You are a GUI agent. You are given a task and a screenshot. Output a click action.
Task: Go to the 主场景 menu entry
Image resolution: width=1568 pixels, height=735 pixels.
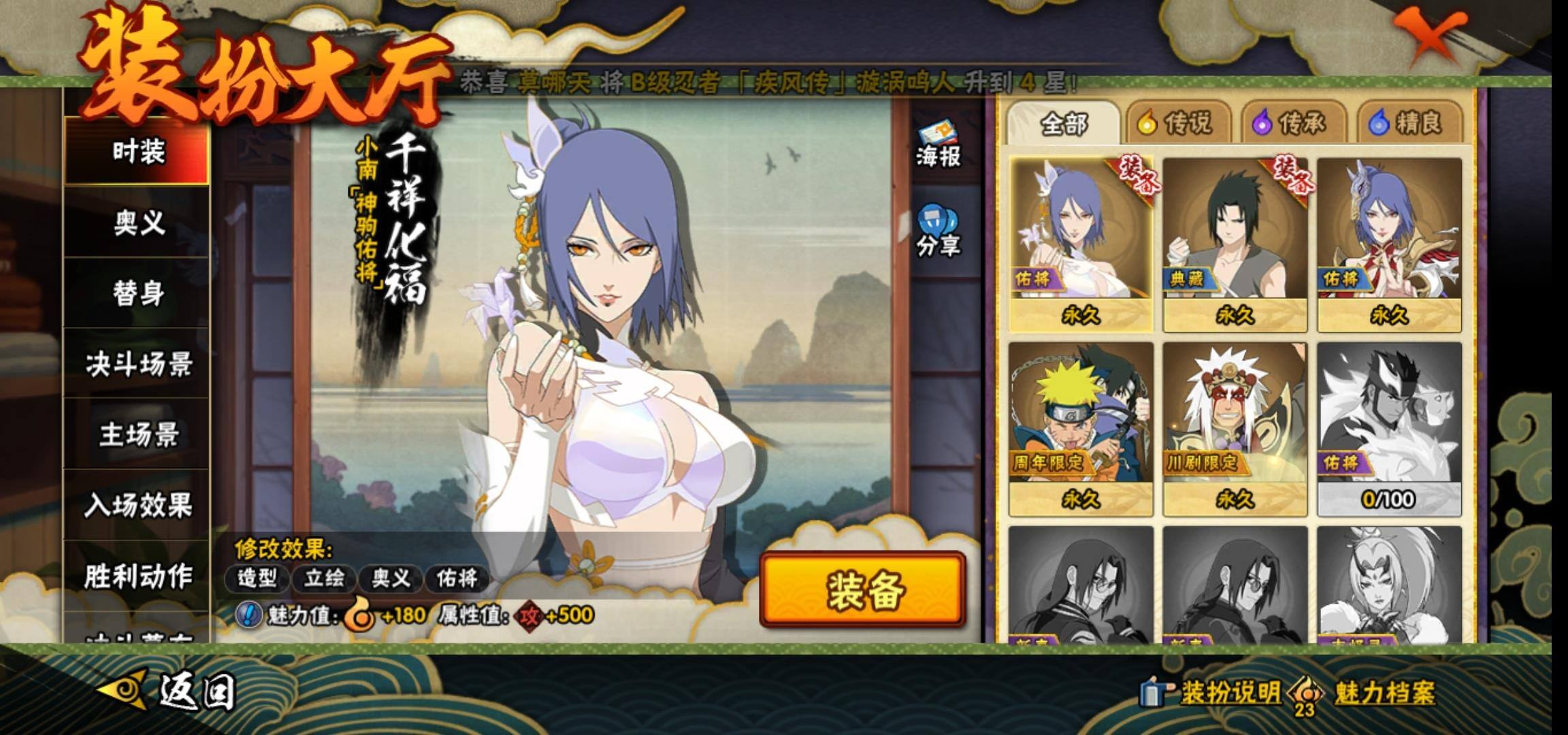point(137,436)
